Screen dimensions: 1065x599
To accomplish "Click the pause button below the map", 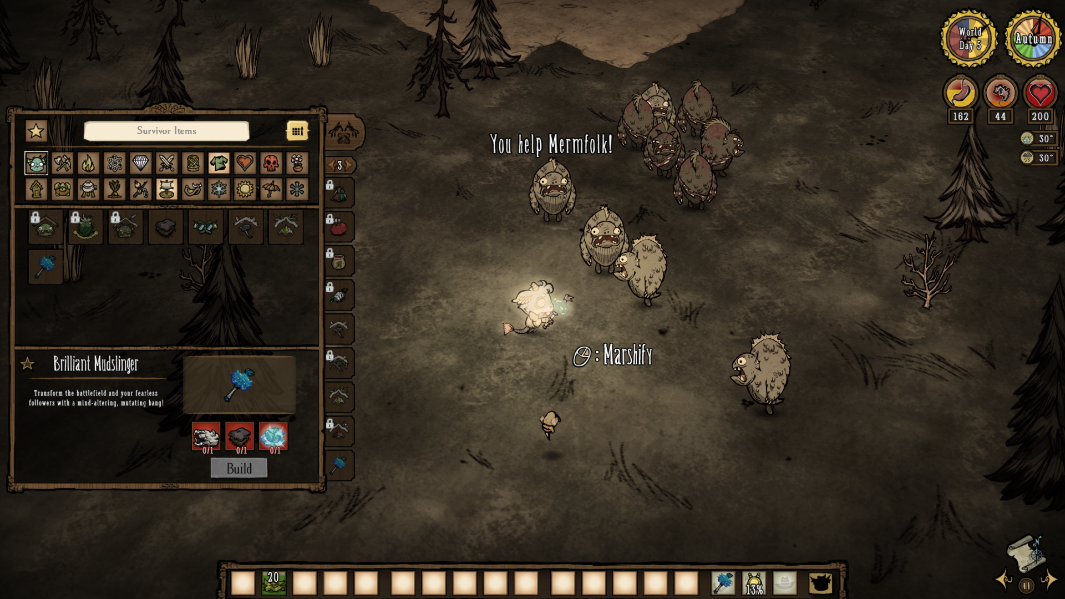I will [x=1026, y=586].
